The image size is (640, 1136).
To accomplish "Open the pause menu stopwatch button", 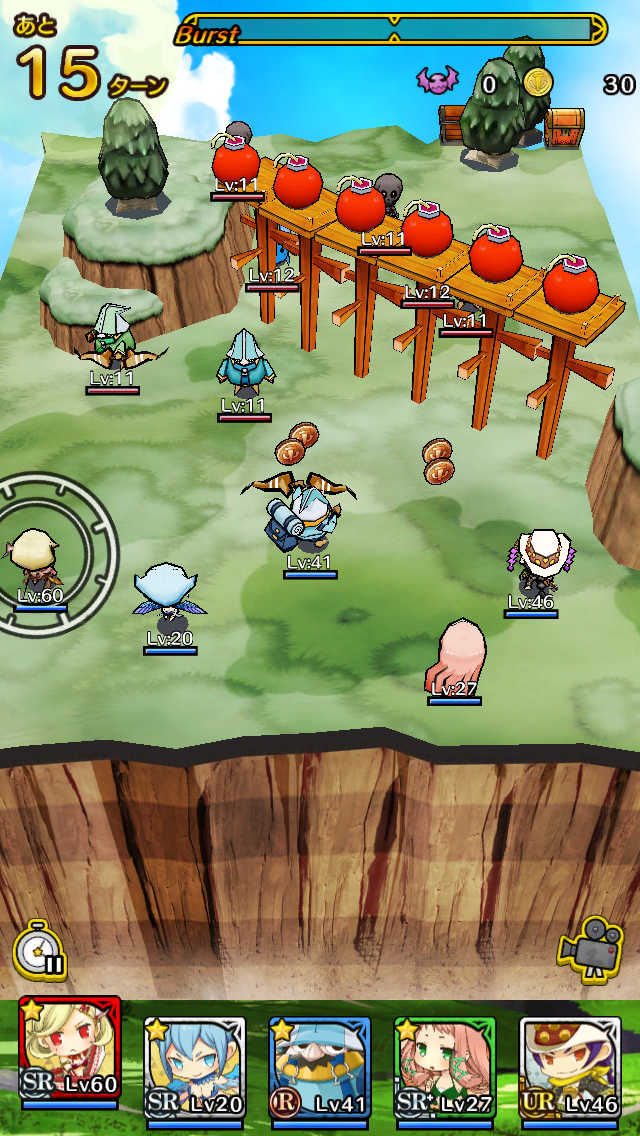I will [x=40, y=949].
